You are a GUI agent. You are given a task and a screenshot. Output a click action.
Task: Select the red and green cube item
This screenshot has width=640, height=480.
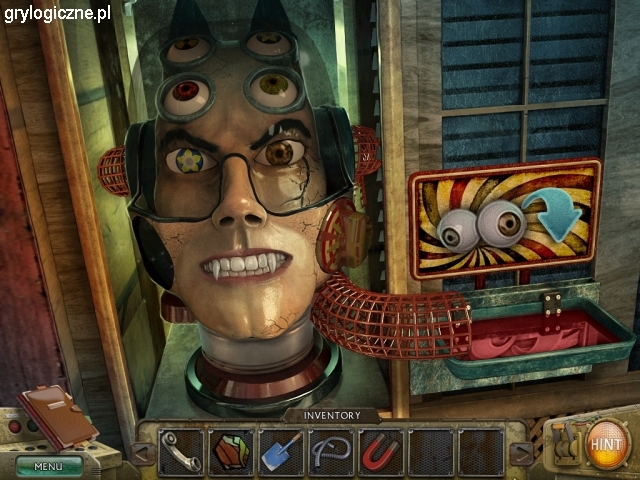[231, 451]
